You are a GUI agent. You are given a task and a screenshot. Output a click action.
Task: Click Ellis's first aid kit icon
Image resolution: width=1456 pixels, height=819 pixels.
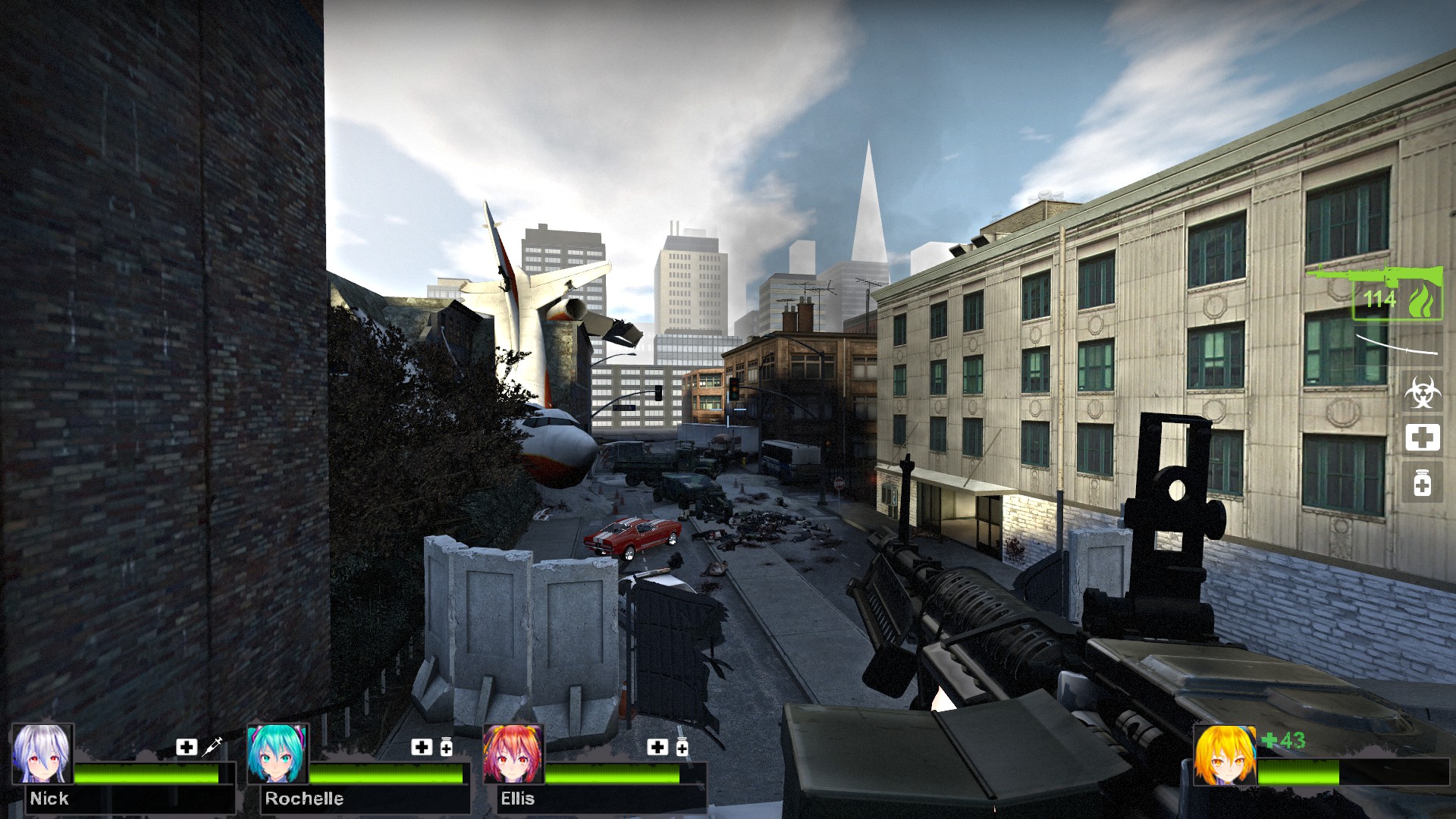(657, 747)
